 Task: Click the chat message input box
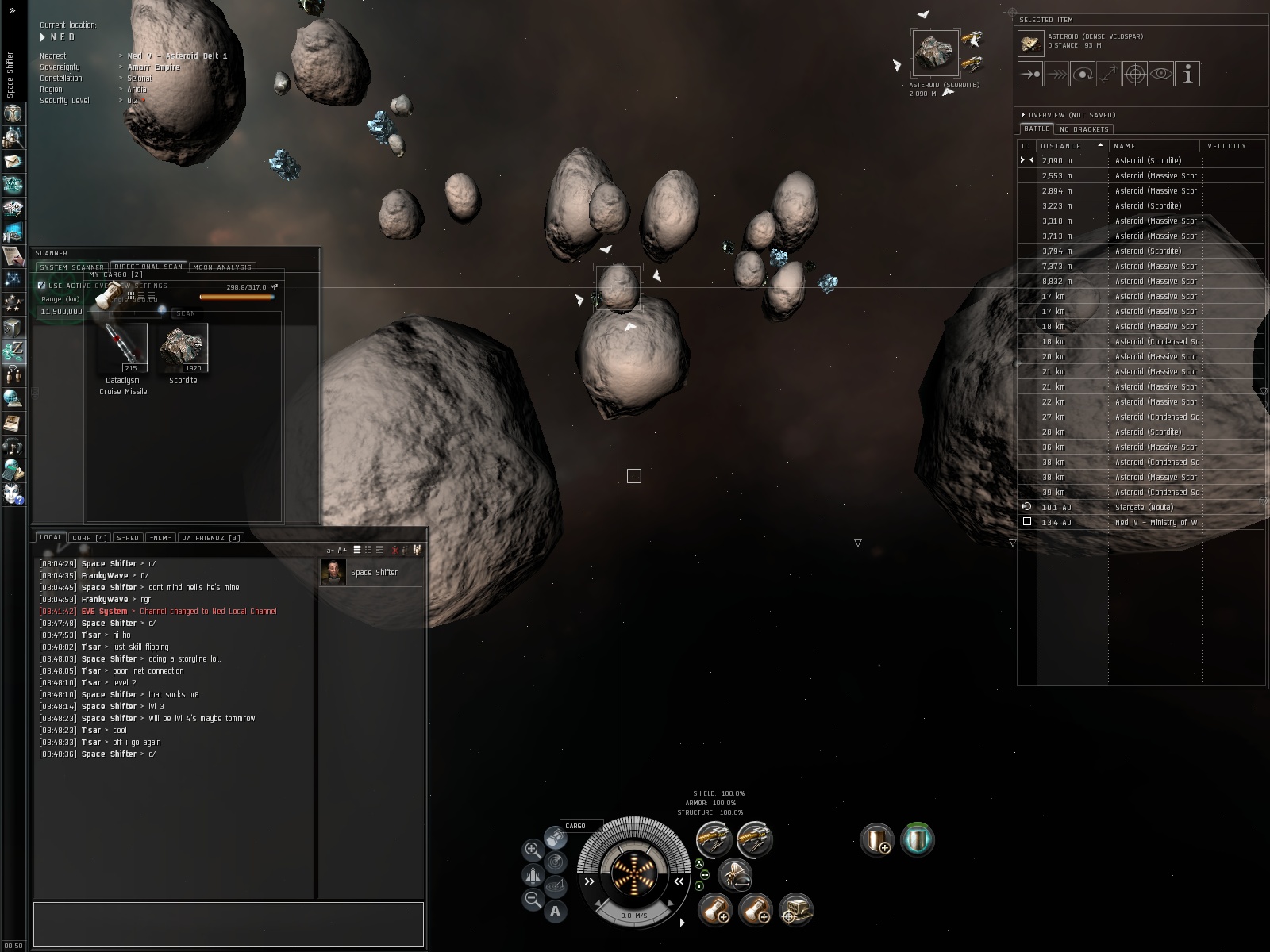click(x=229, y=923)
